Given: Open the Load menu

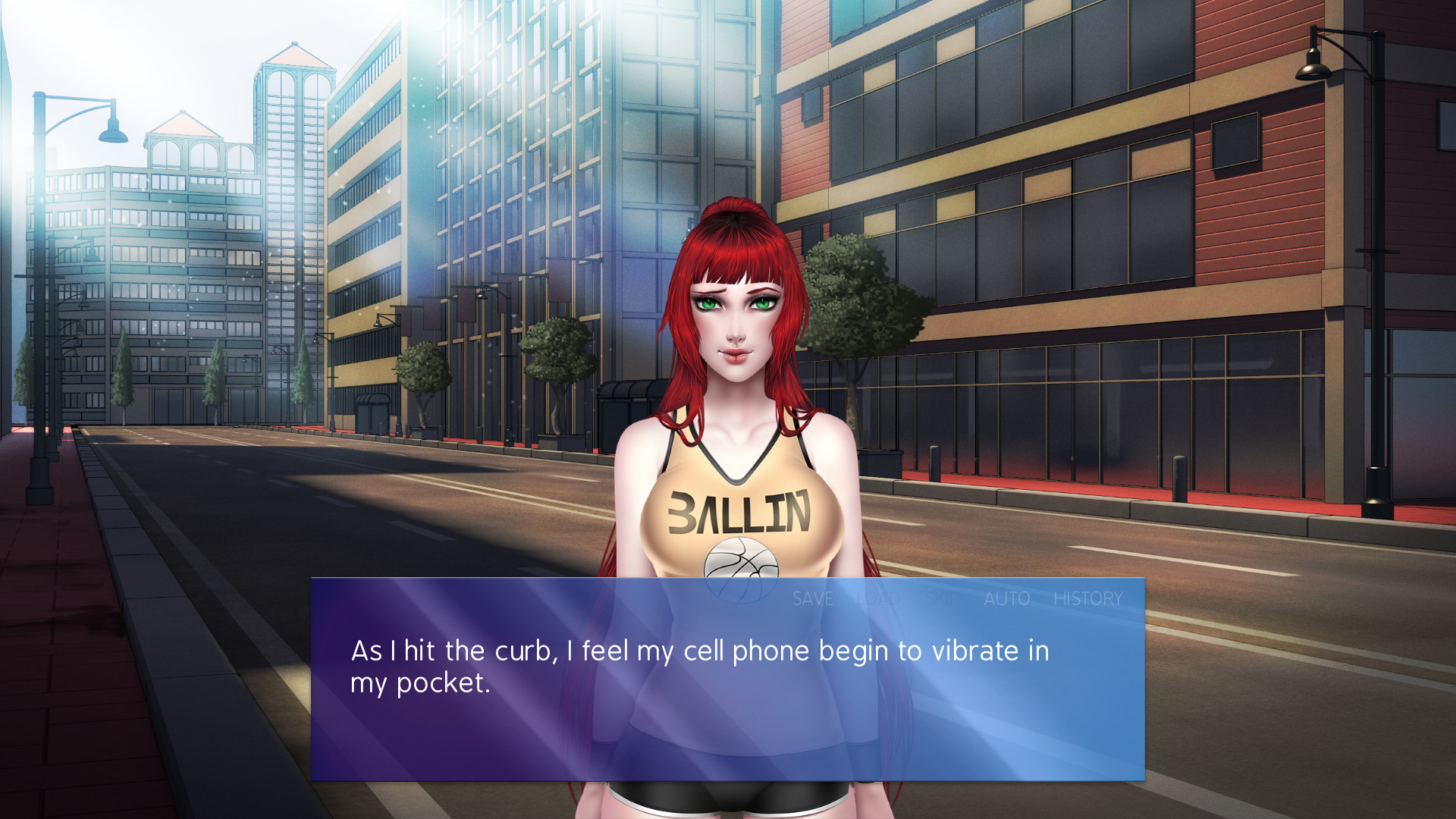Looking at the screenshot, I should [878, 599].
